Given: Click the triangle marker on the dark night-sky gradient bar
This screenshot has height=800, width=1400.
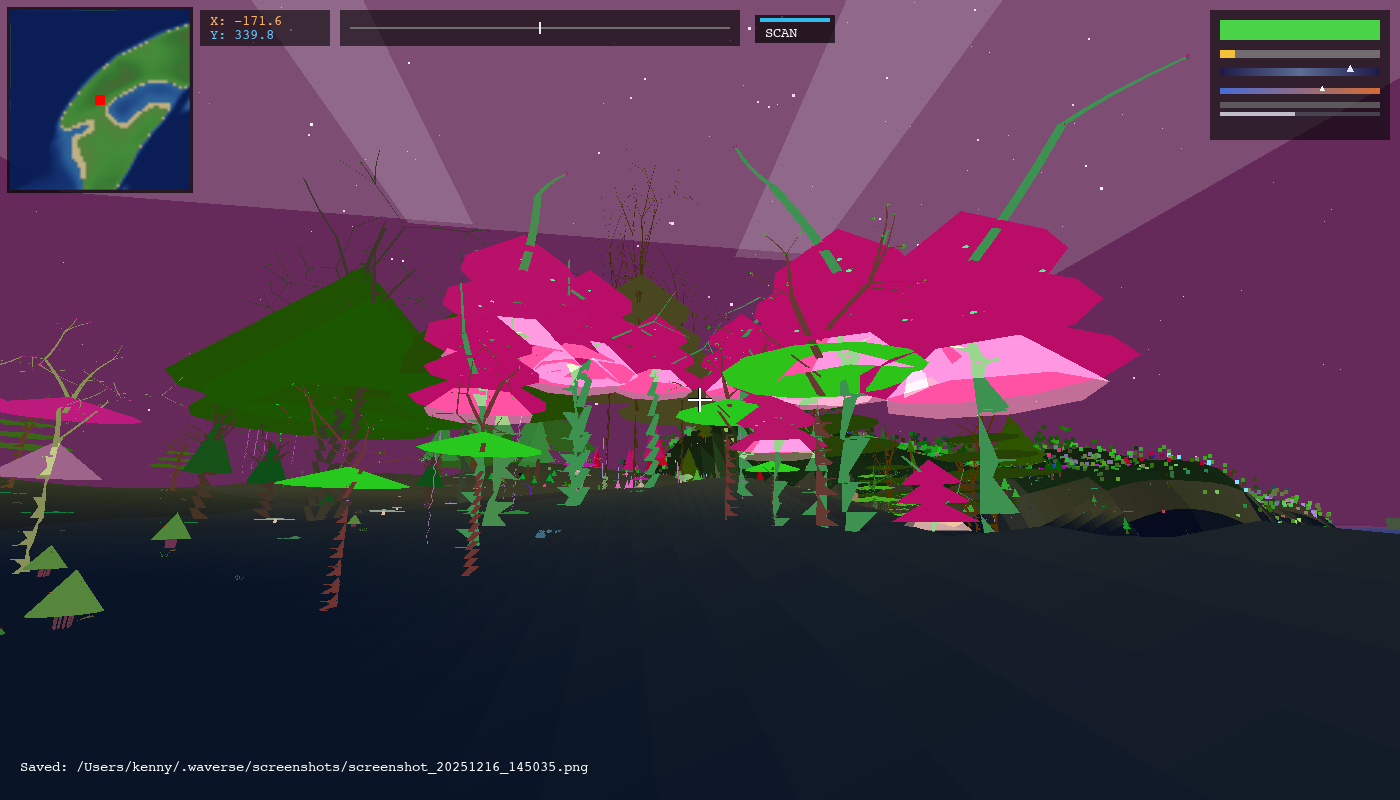Looking at the screenshot, I should [1350, 70].
